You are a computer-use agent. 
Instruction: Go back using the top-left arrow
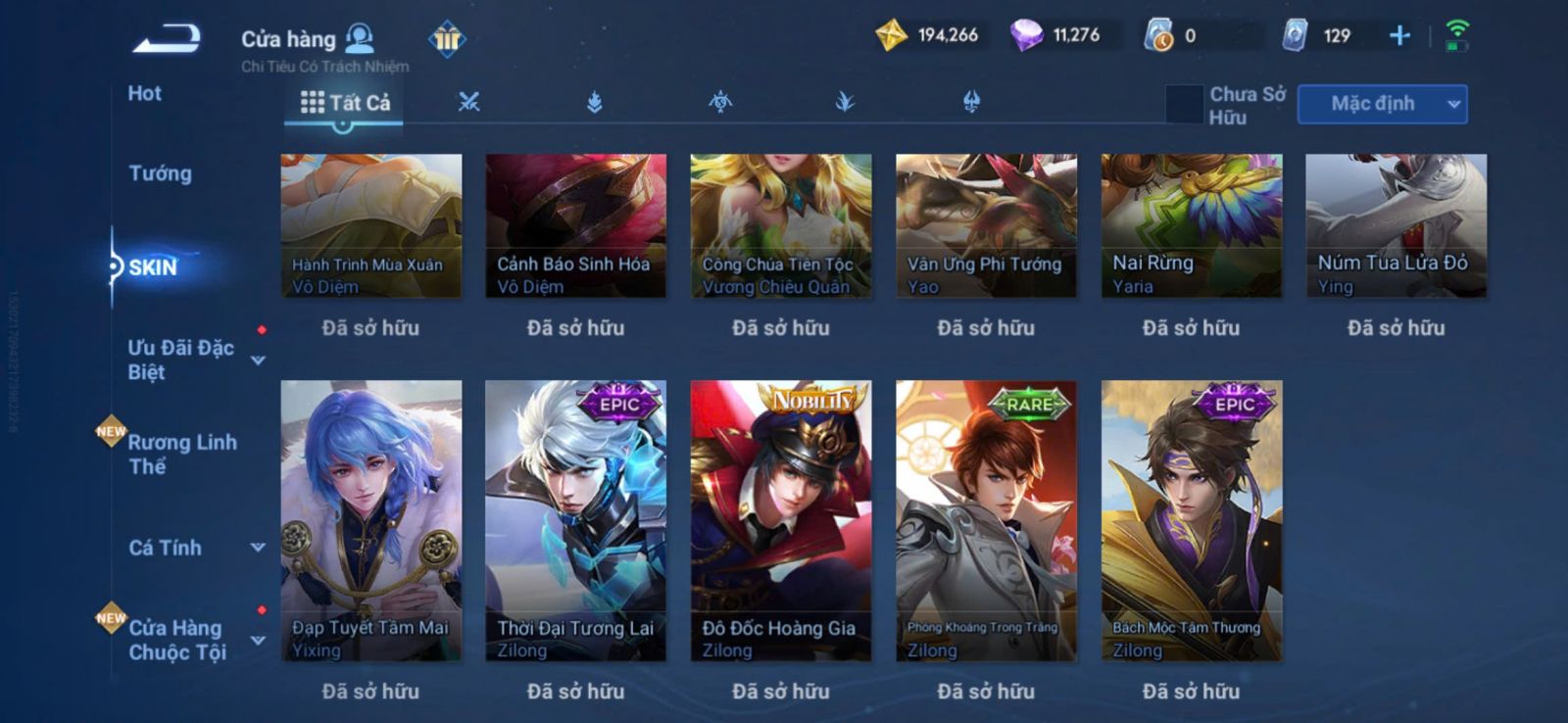point(167,39)
